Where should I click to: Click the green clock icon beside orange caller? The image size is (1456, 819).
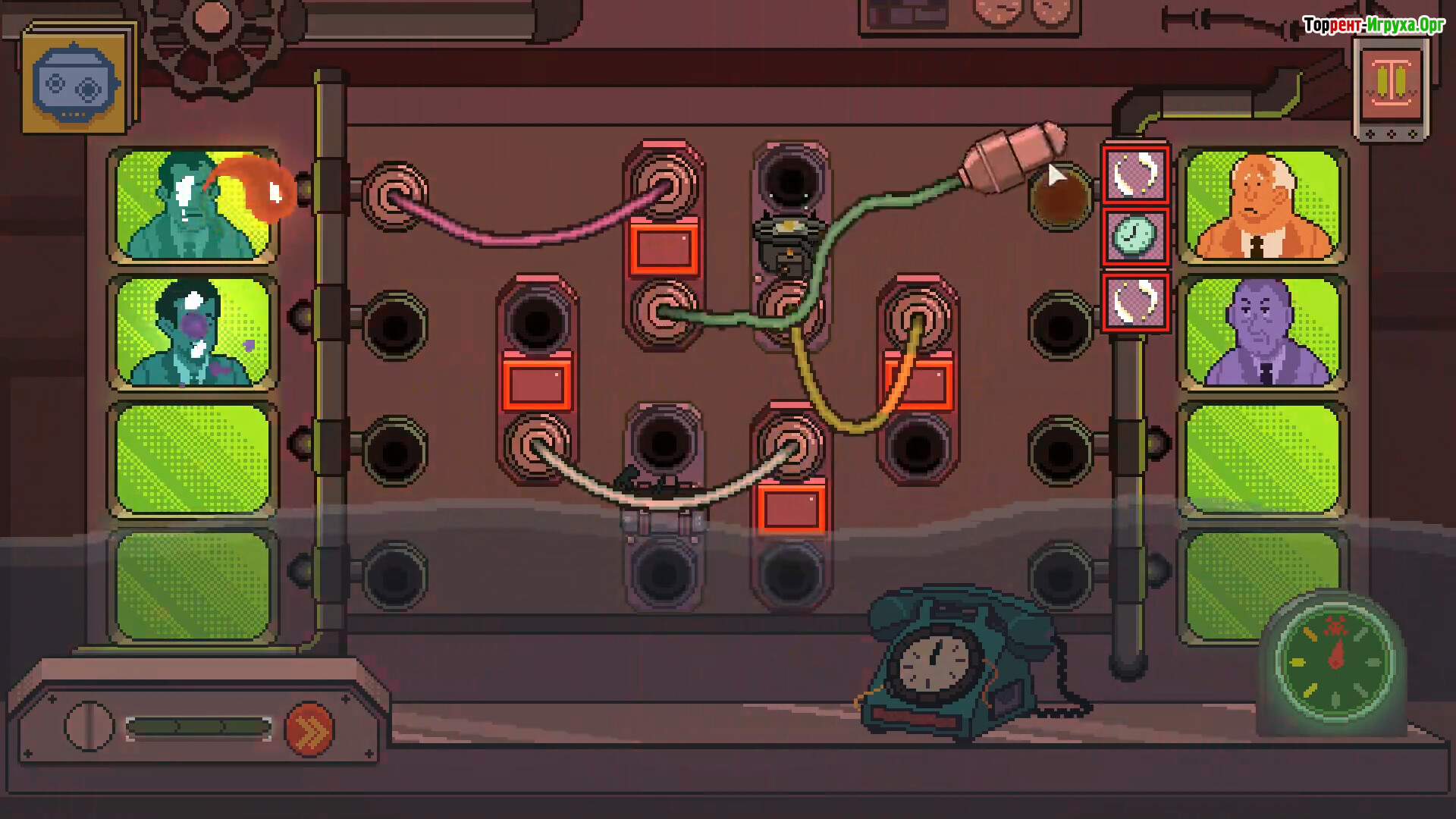pos(1134,237)
